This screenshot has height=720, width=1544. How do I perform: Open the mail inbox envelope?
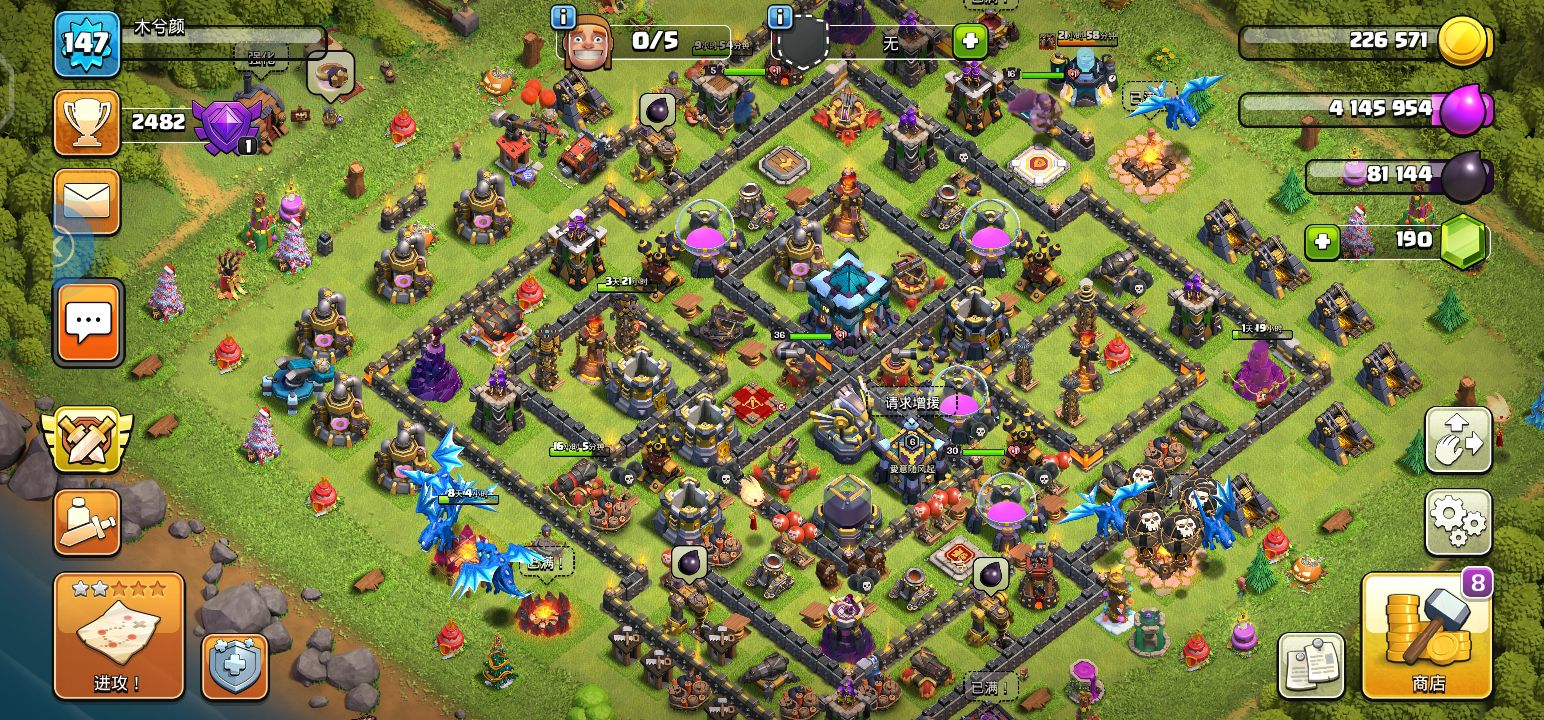pos(87,203)
